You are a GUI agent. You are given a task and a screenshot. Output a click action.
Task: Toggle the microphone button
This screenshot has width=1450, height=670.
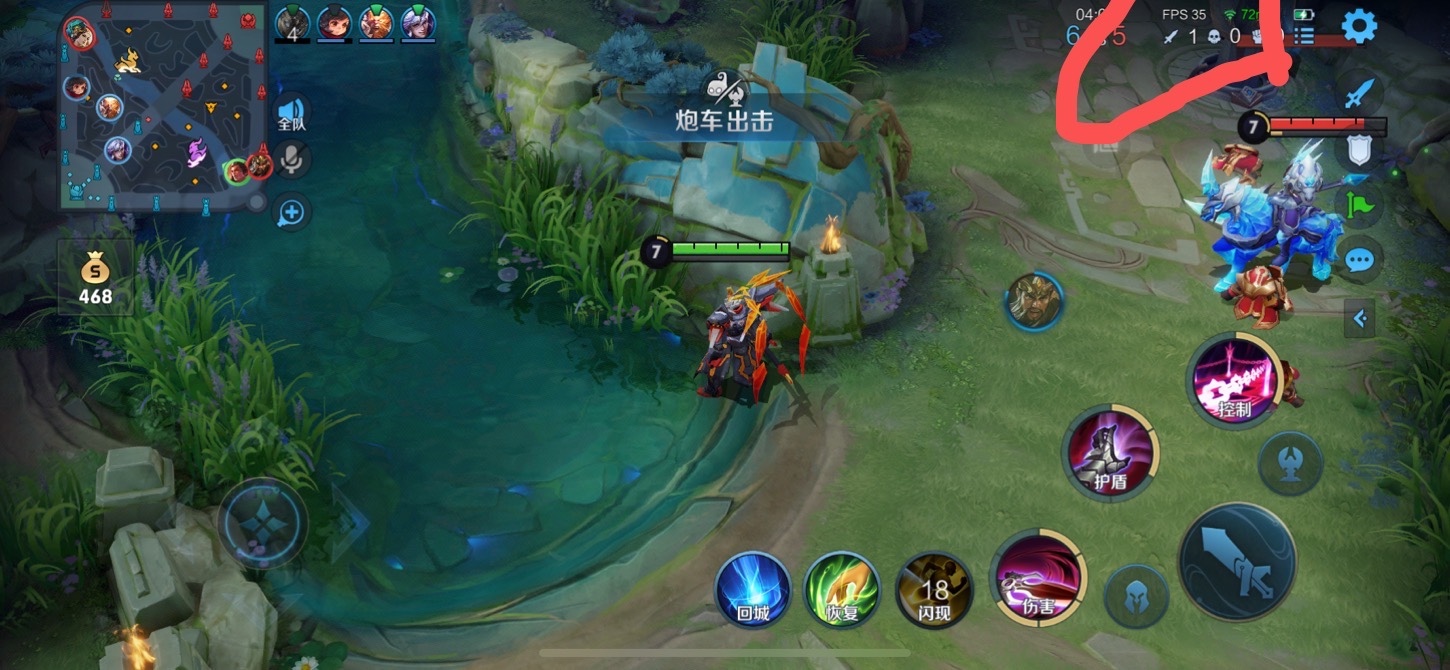[x=291, y=159]
